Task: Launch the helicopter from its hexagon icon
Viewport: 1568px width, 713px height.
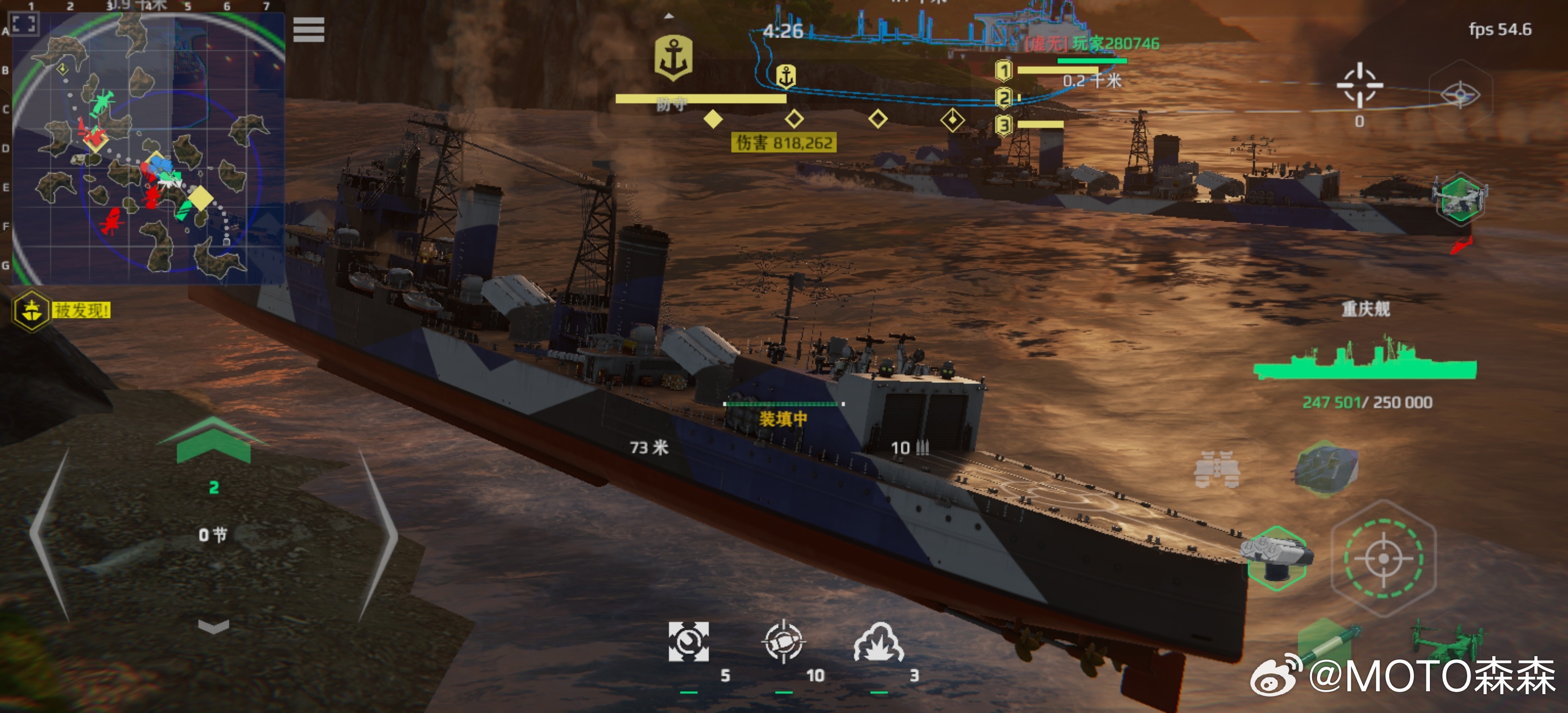Action: (1460, 198)
